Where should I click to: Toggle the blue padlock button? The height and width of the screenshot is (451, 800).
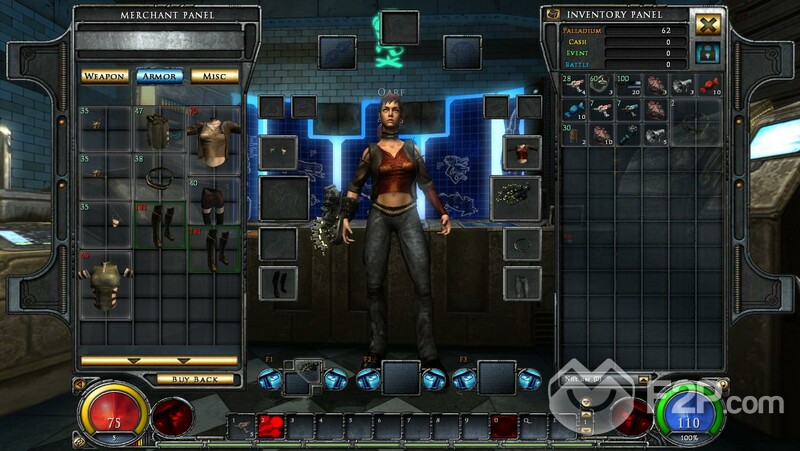coord(709,50)
